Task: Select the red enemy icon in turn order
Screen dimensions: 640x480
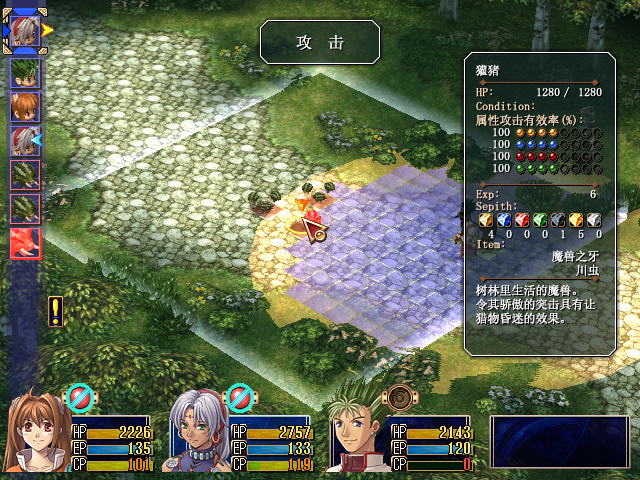Action: (25, 243)
